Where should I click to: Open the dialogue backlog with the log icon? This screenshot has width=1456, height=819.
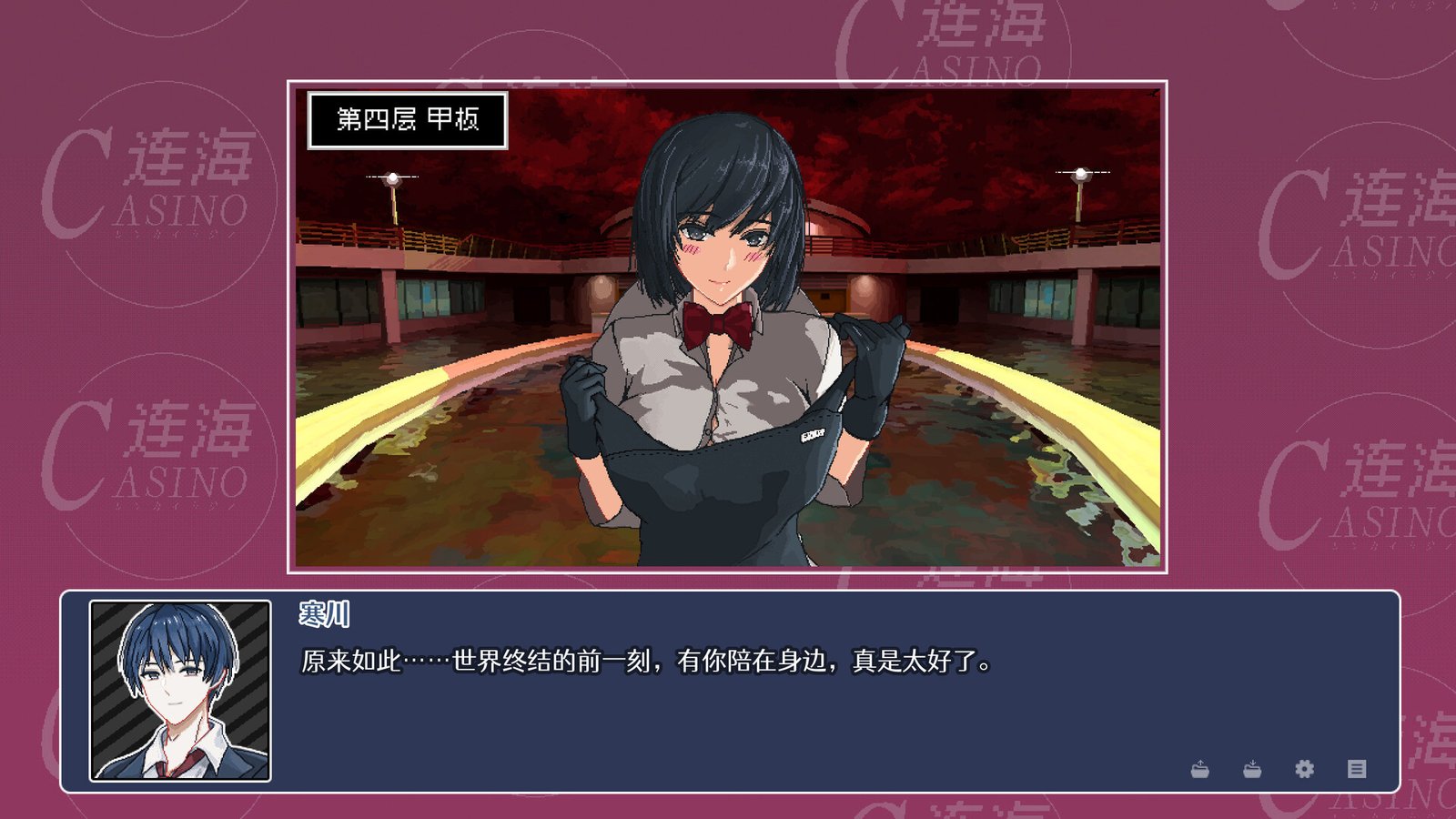[x=1356, y=769]
